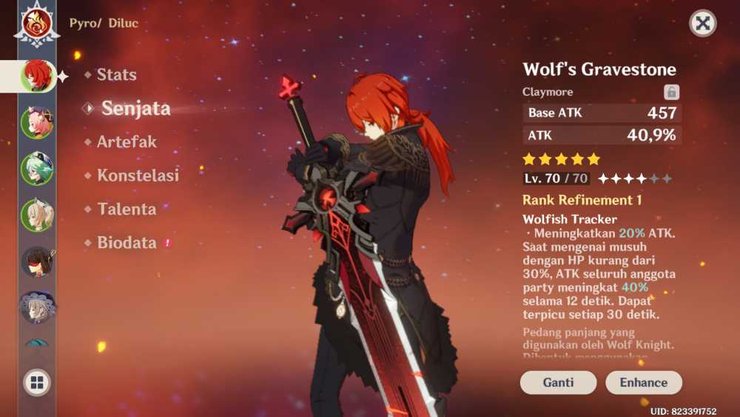Select the blonde-haired character portrait
Screen dimensions: 740x417
click(x=37, y=215)
